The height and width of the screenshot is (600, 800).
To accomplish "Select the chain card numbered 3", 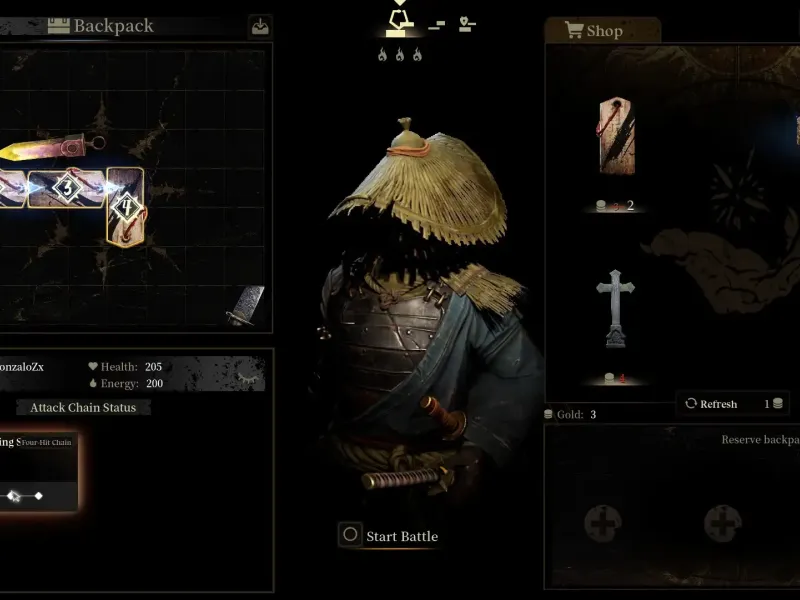I will 67,187.
